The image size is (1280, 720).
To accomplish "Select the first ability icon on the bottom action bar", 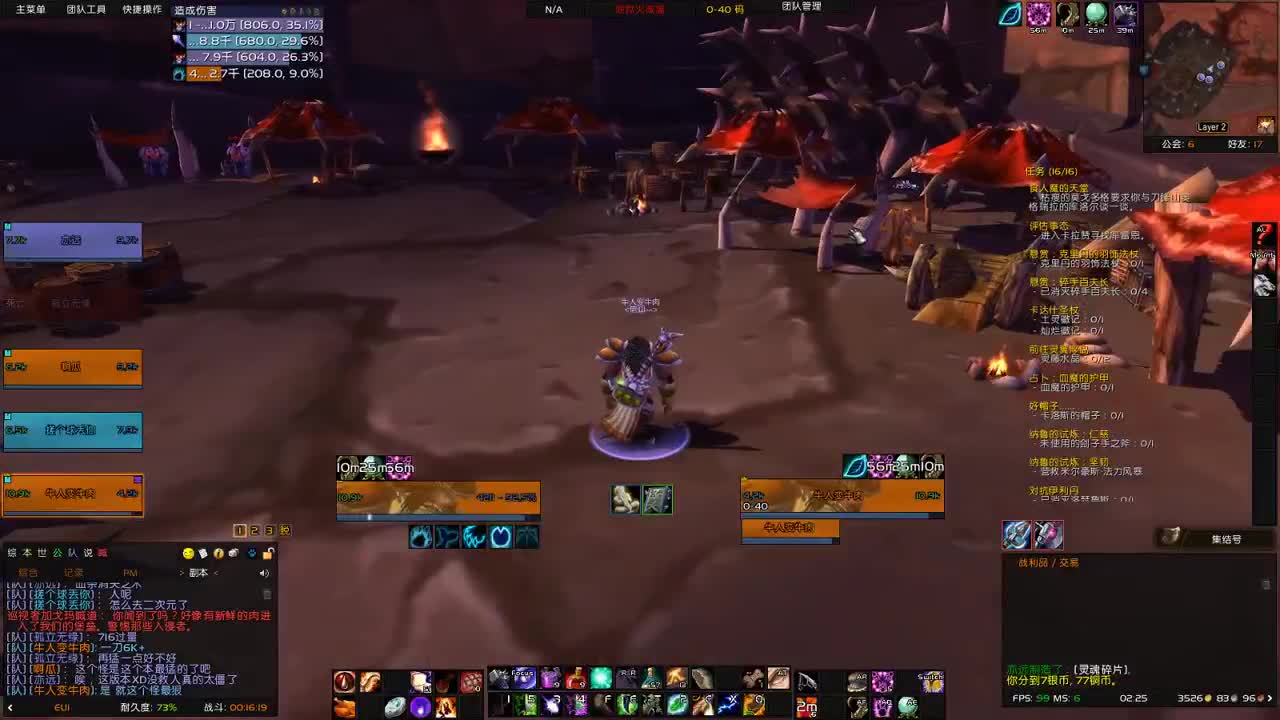I will click(344, 680).
